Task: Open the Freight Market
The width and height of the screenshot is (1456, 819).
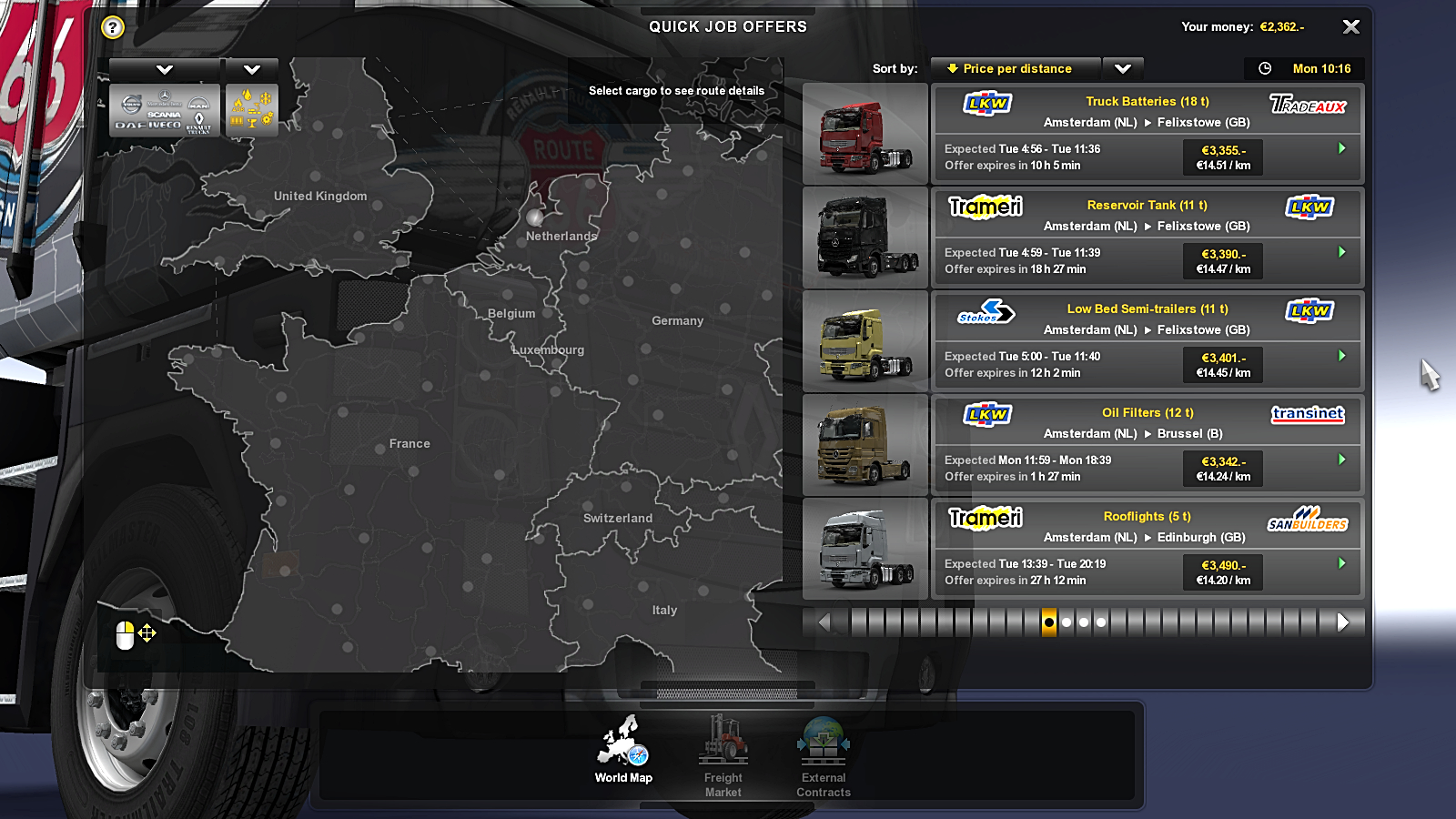Action: coord(723,755)
